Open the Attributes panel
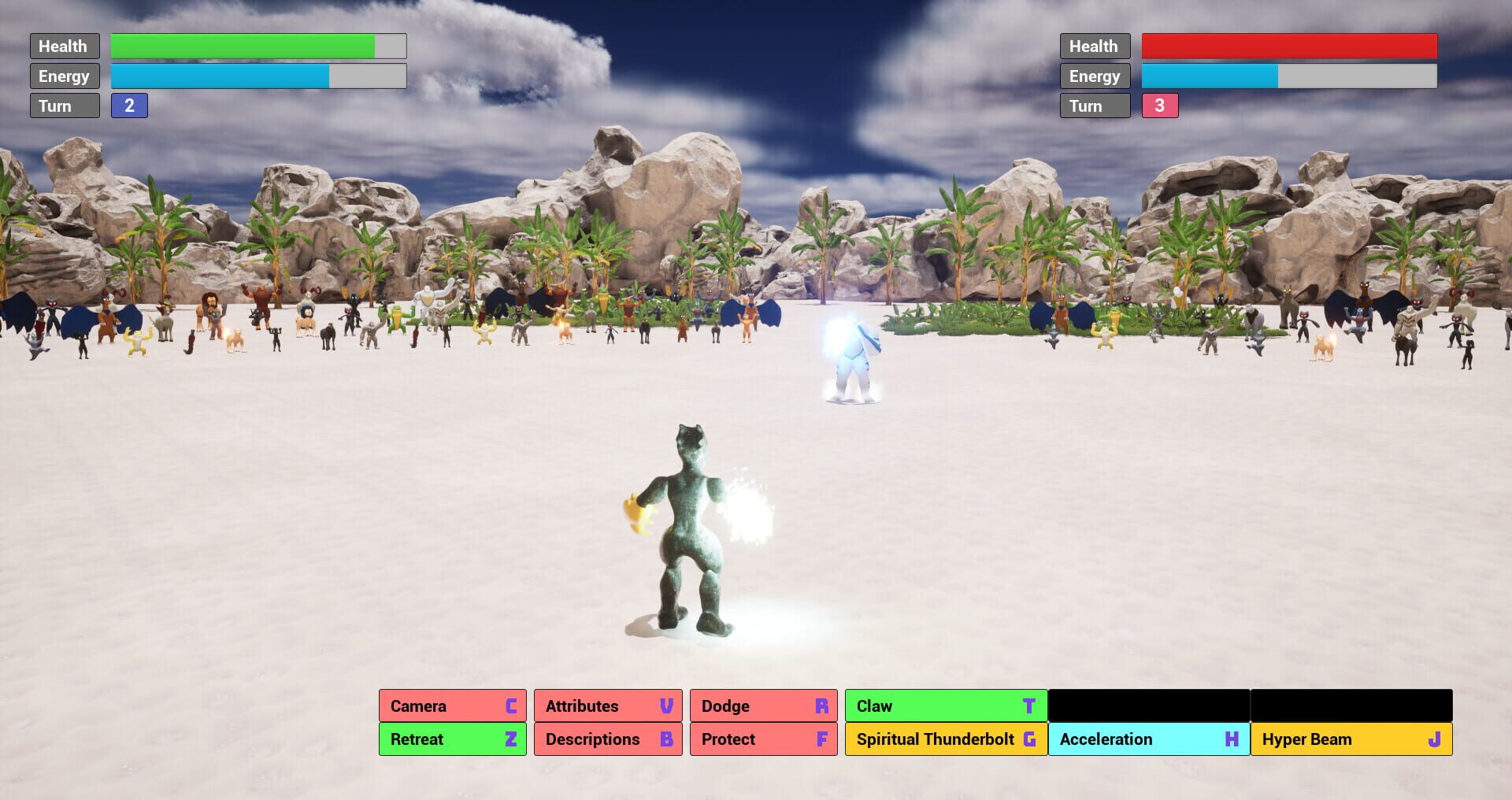The width and height of the screenshot is (1512, 800). 607,706
